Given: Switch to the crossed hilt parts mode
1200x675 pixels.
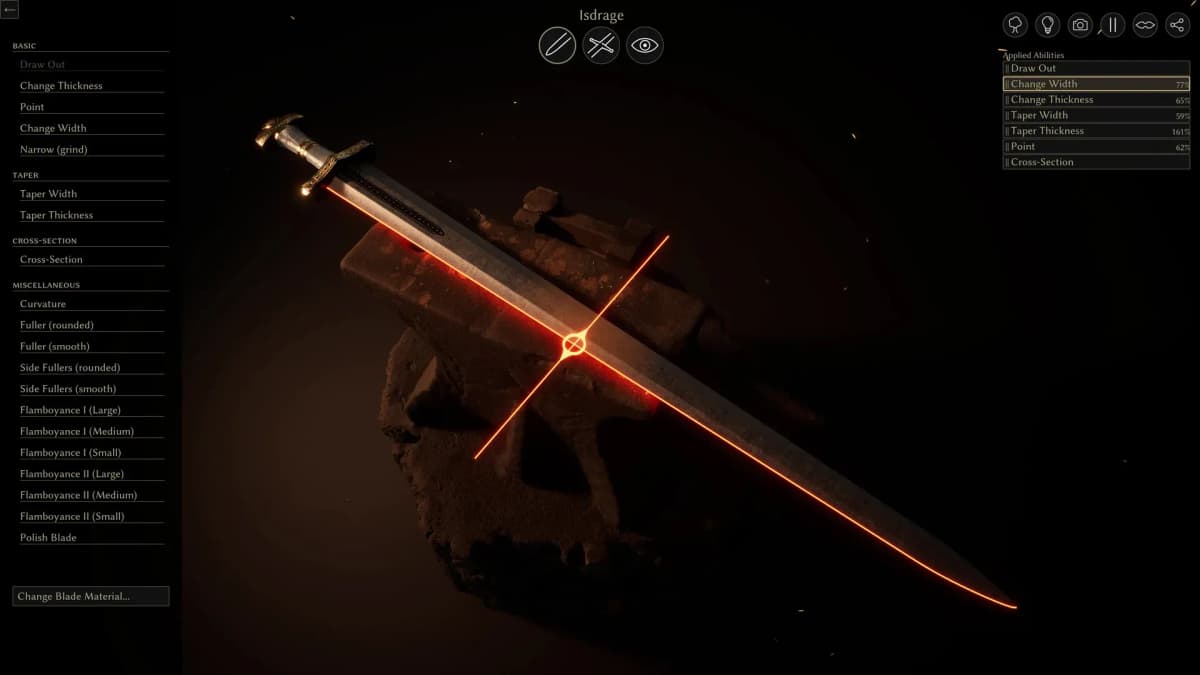Looking at the screenshot, I should click(601, 45).
